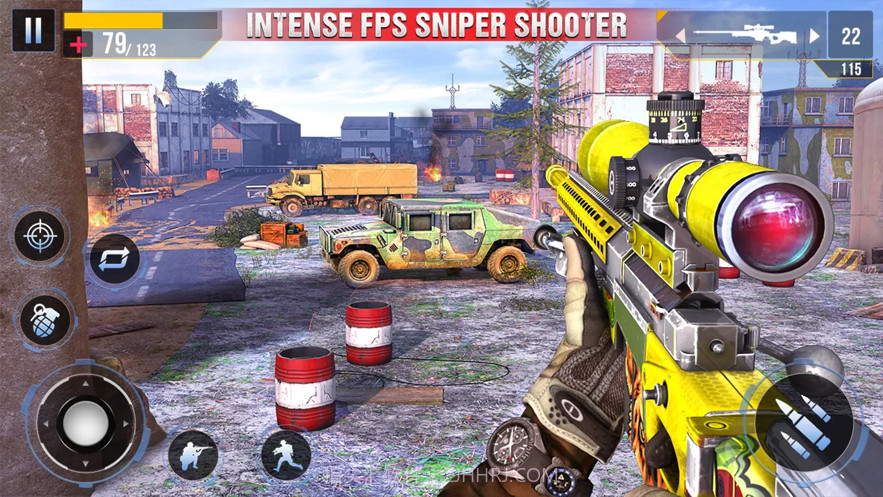The image size is (883, 497).
Task: Click the virtual movement joystick
Action: (84, 422)
